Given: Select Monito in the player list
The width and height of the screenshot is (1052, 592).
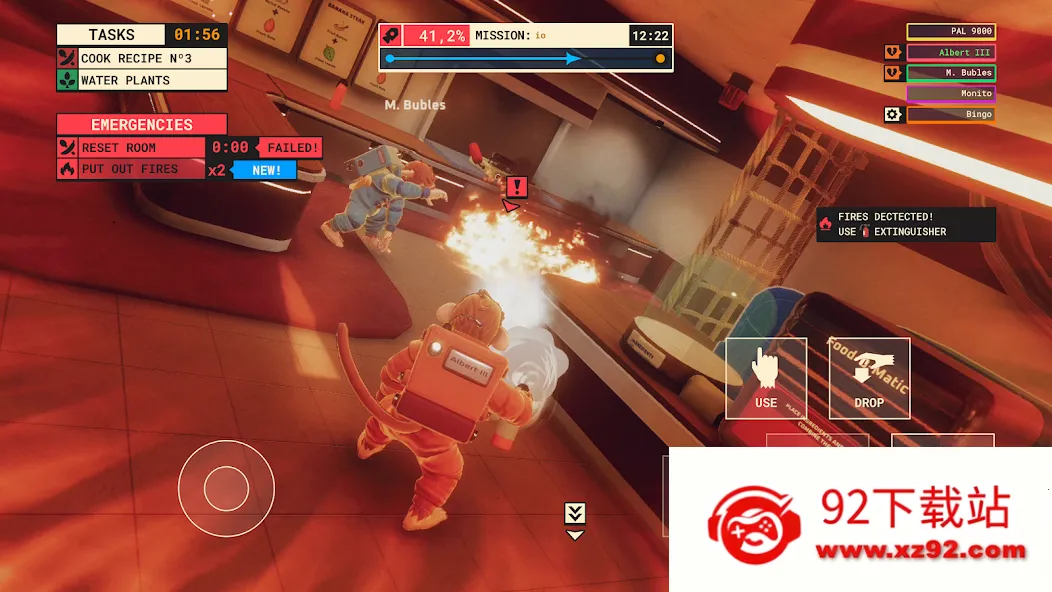Looking at the screenshot, I should [x=951, y=93].
